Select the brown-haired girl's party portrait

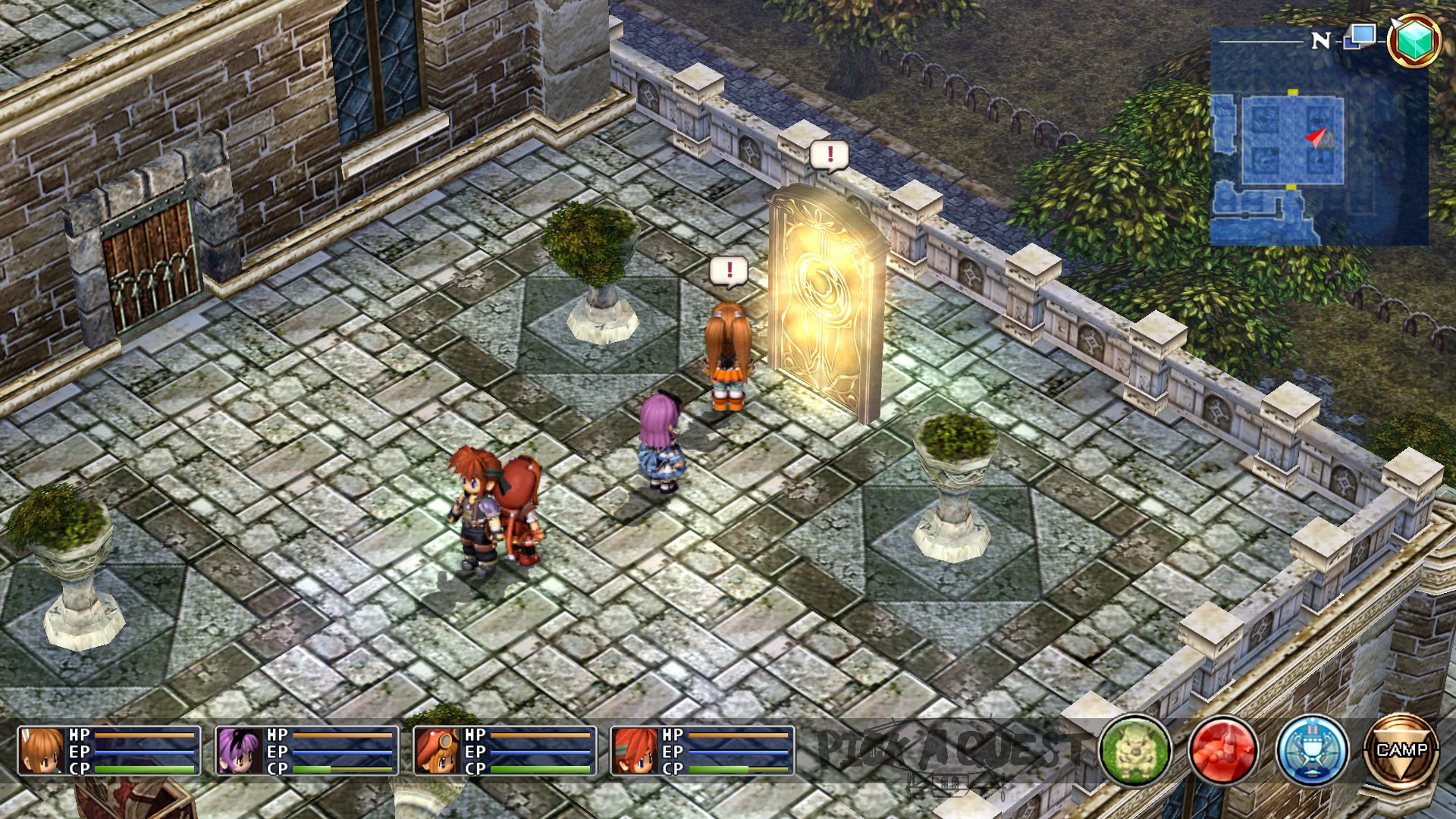[42, 751]
